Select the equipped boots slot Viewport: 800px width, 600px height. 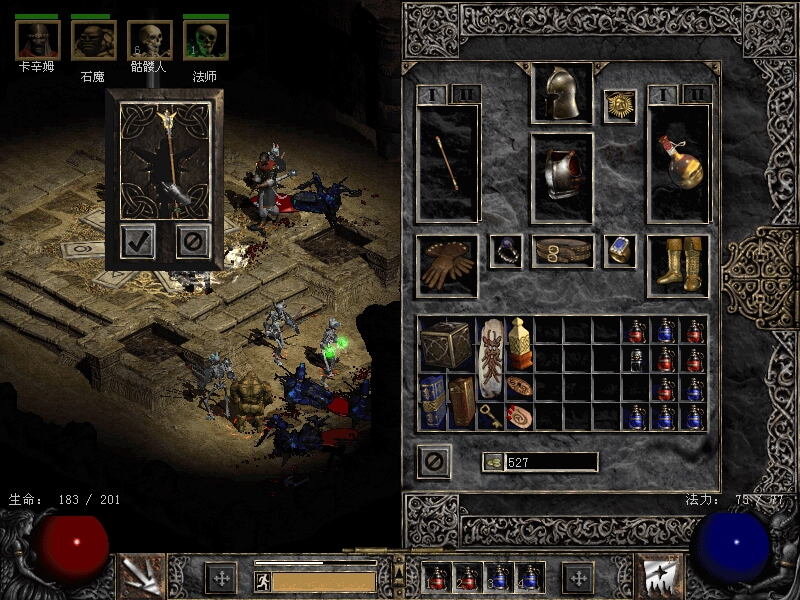(678, 265)
